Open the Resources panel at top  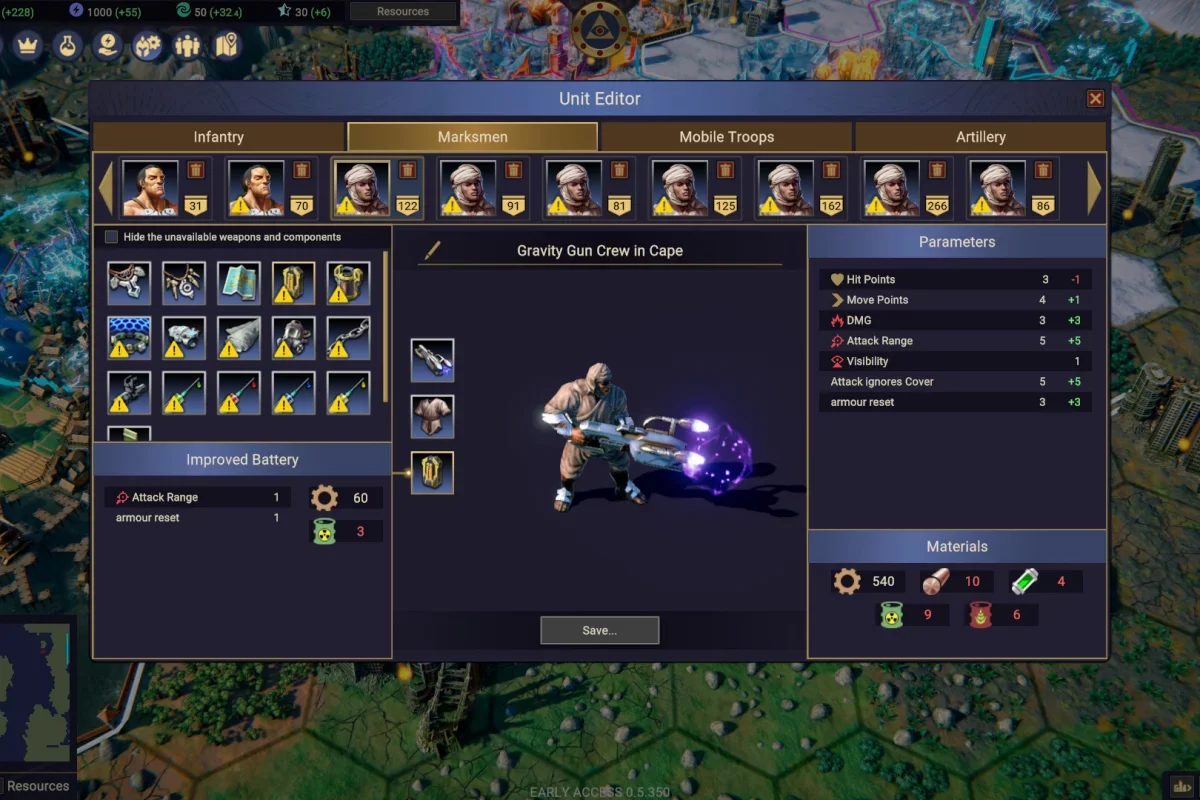pyautogui.click(x=403, y=12)
